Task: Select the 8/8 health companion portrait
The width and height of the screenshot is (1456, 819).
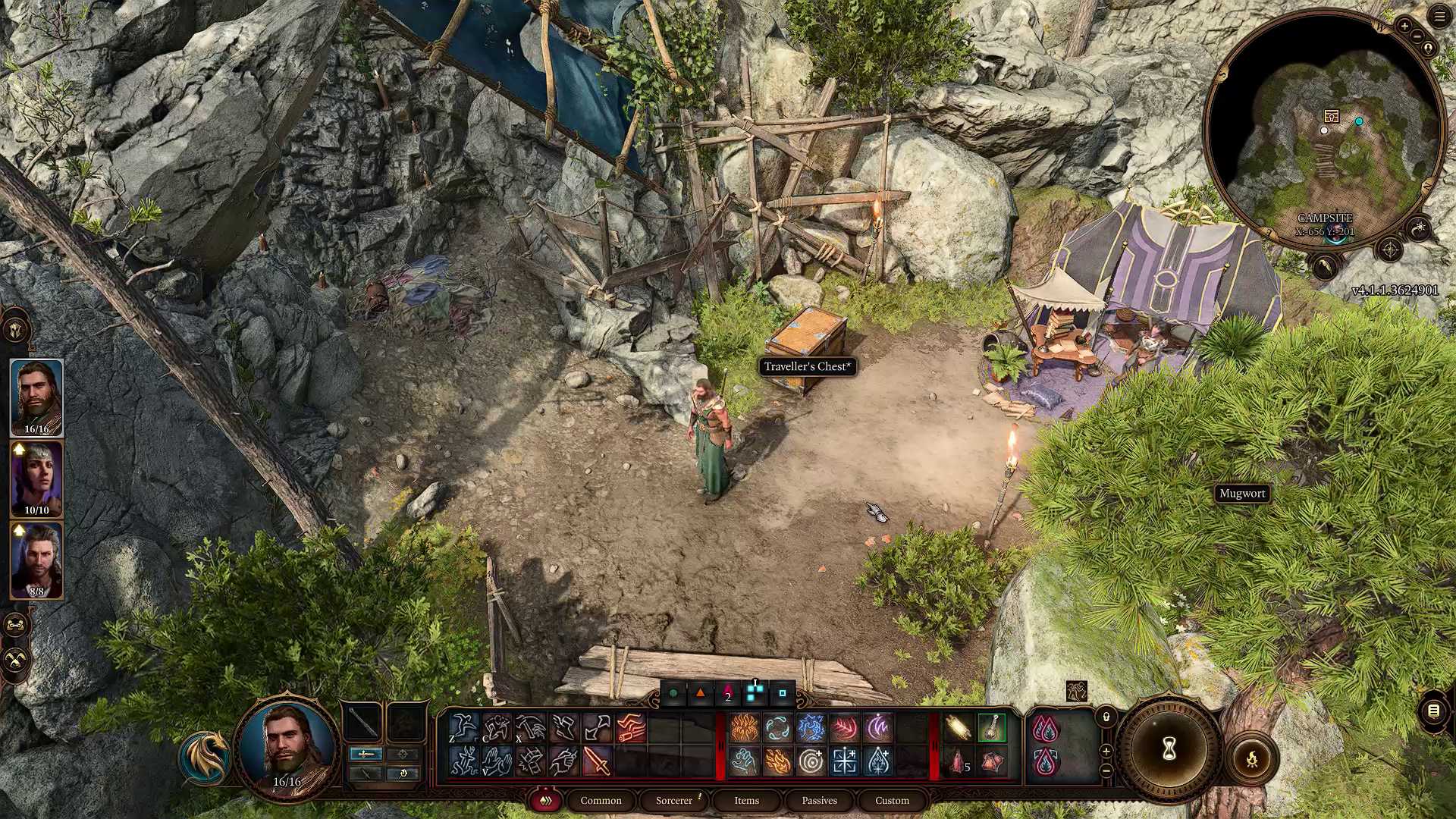Action: 36,560
